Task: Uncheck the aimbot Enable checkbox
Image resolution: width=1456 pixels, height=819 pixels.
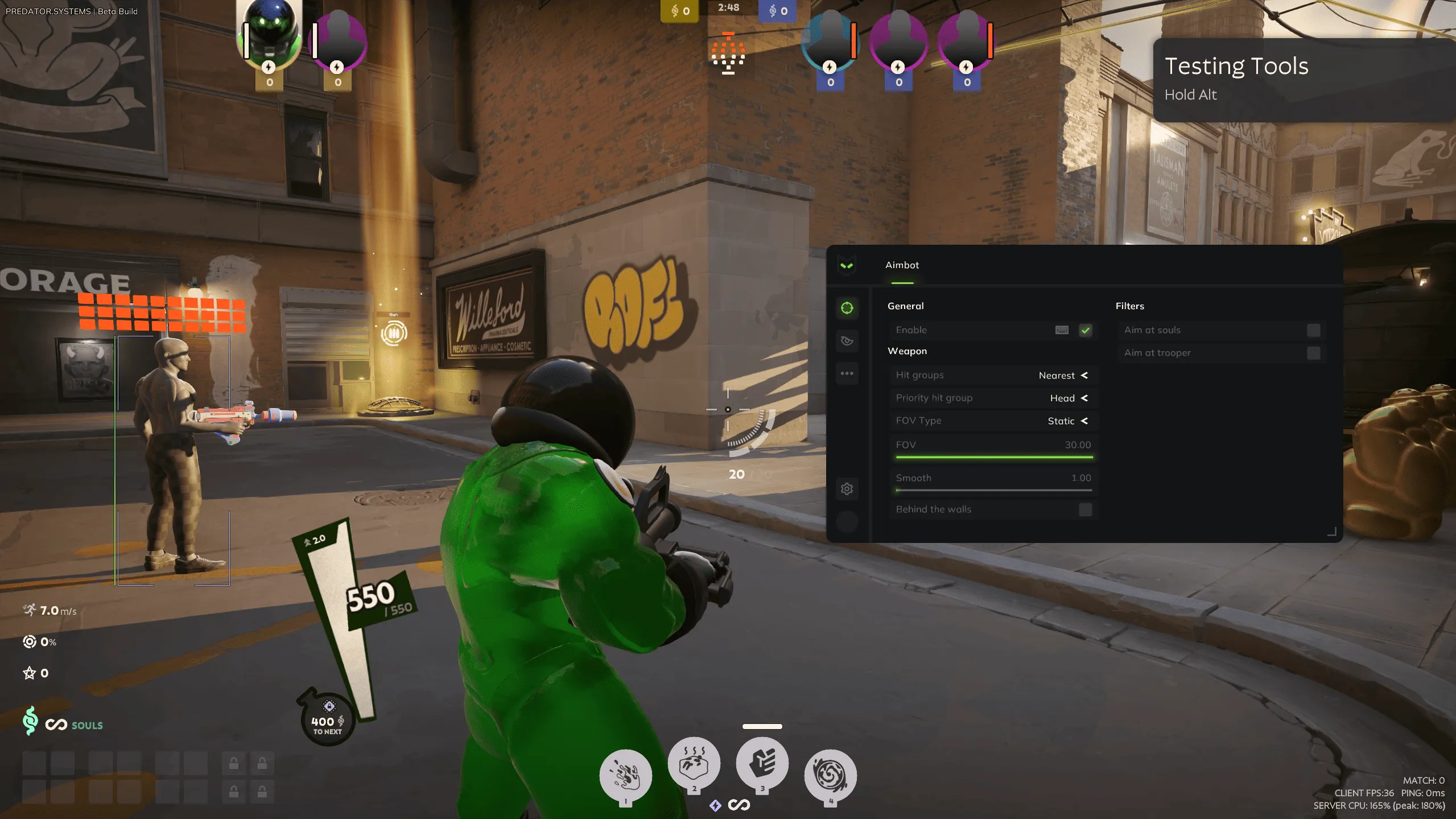Action: [x=1086, y=330]
